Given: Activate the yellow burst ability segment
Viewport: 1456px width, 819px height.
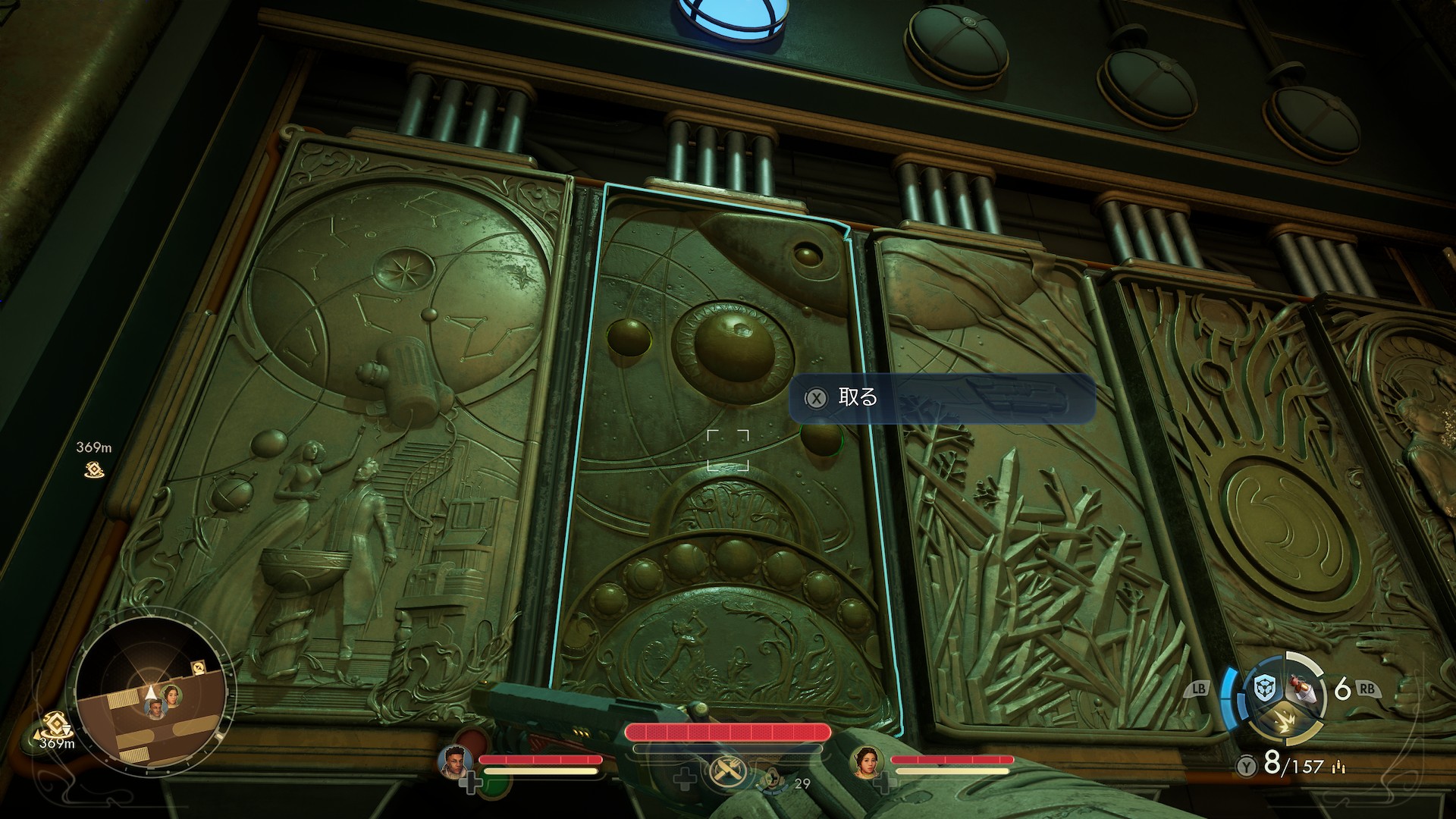Looking at the screenshot, I should pyautogui.click(x=1285, y=720).
